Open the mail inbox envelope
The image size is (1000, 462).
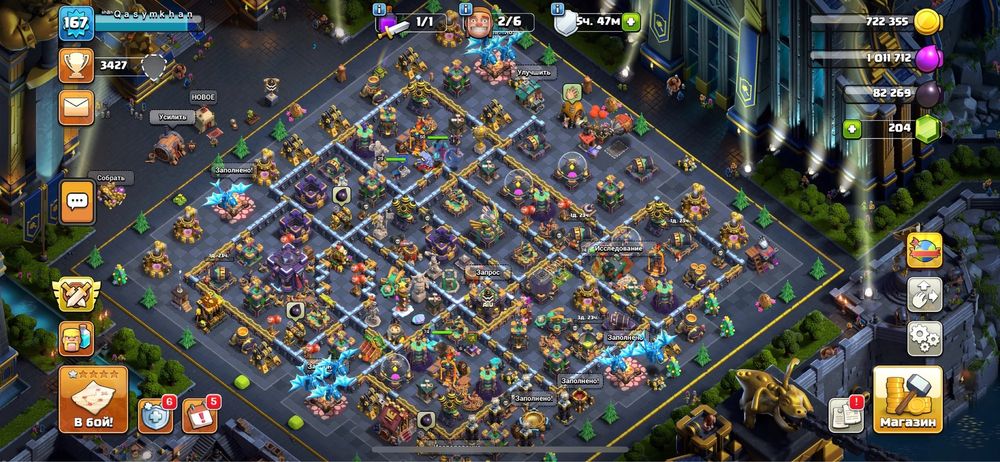point(75,105)
